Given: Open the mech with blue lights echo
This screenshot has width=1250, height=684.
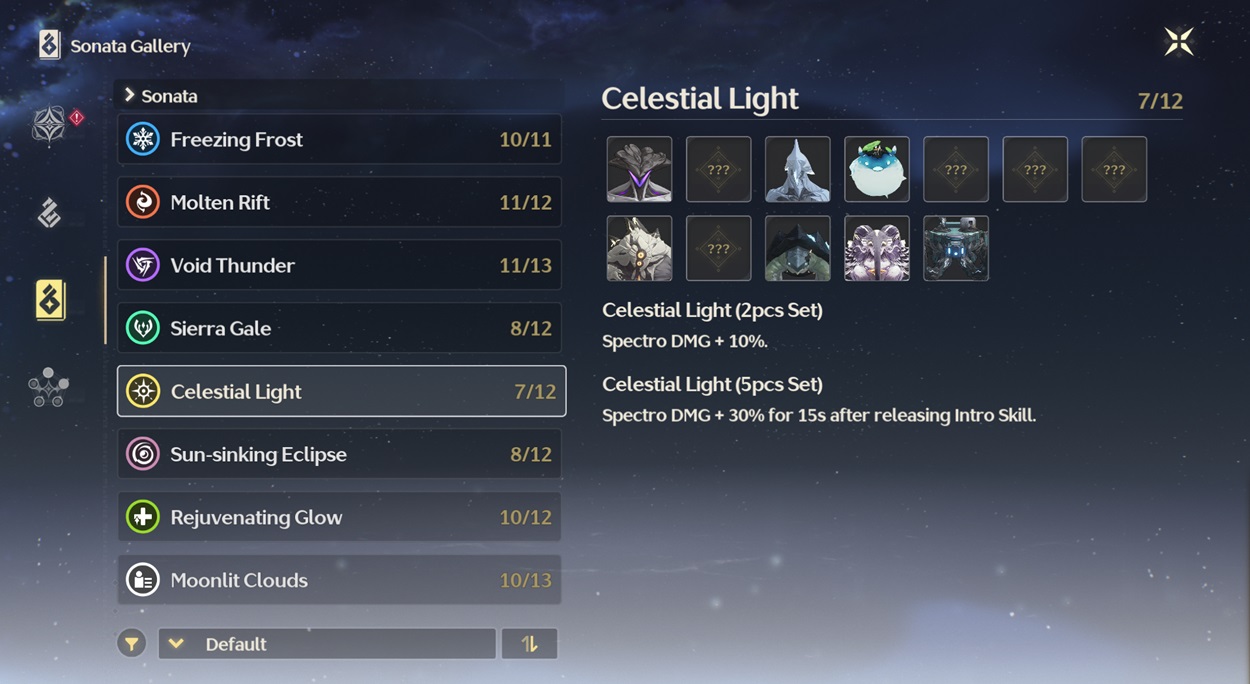Looking at the screenshot, I should pyautogui.click(x=956, y=248).
